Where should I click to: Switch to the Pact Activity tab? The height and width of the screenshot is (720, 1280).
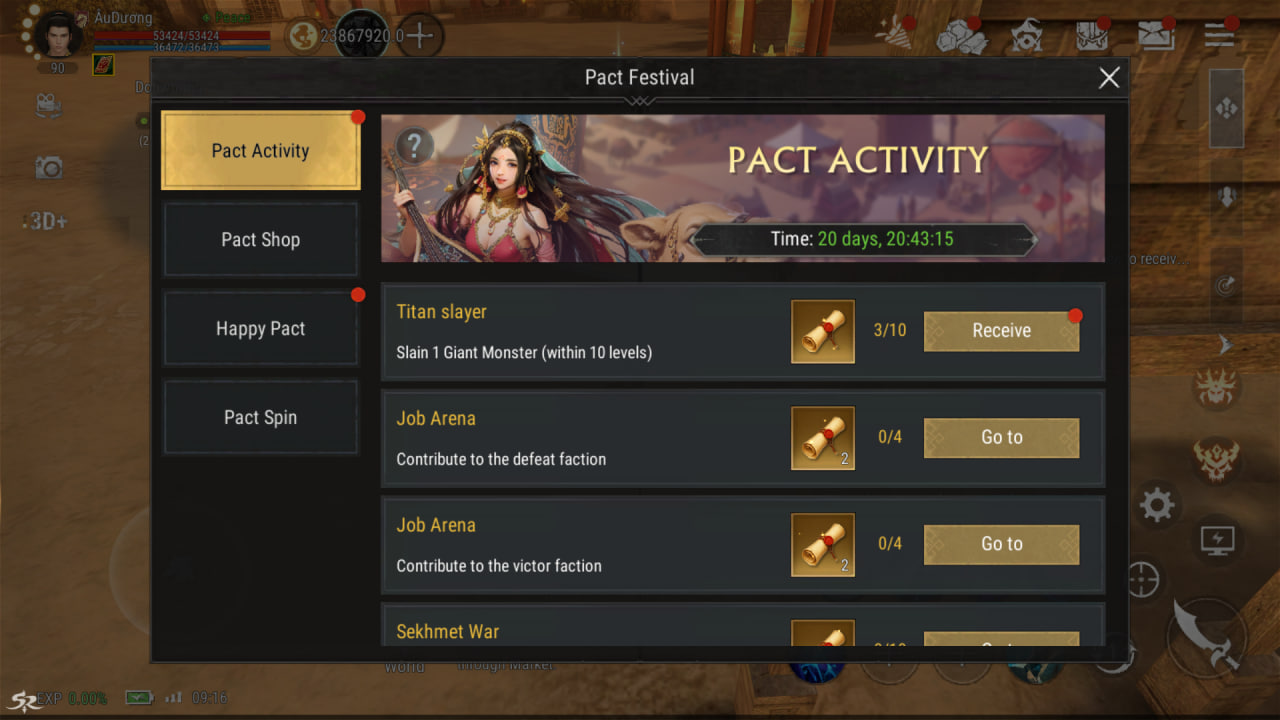tap(260, 151)
